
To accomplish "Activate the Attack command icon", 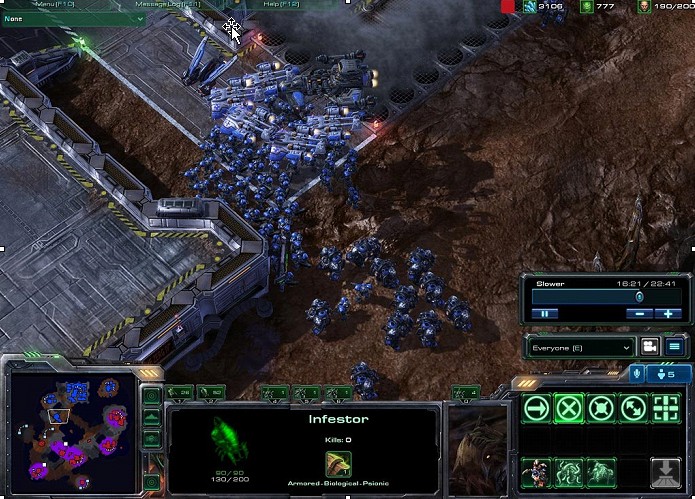I will pos(665,407).
